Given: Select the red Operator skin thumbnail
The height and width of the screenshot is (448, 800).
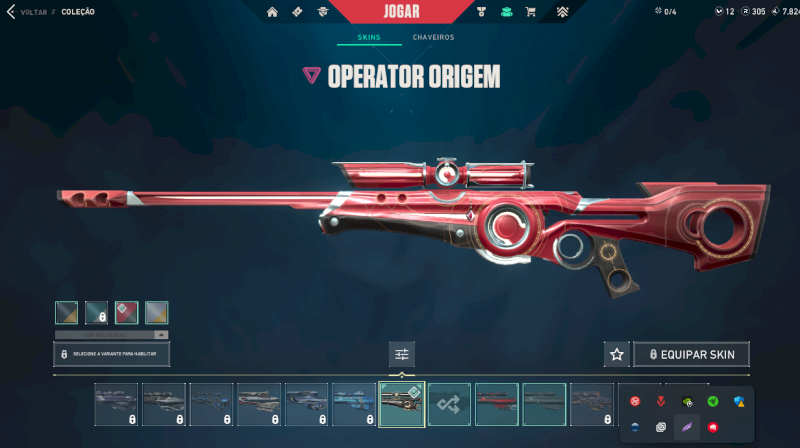Looking at the screenshot, I should (497, 404).
